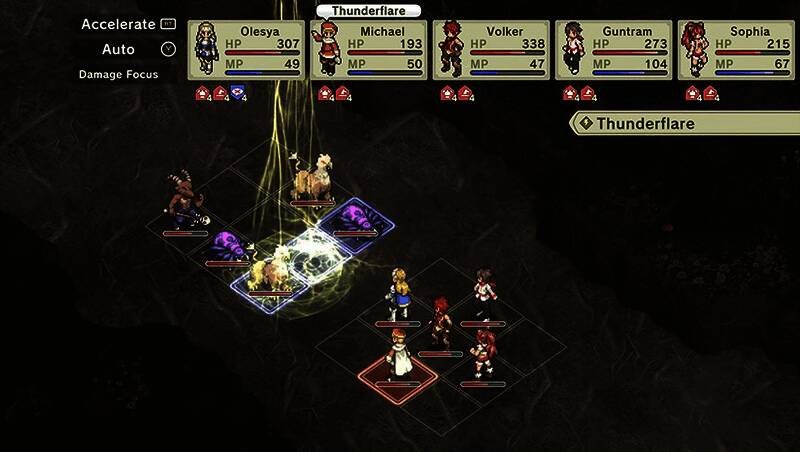The width and height of the screenshot is (800, 452).
Task: Select Olesya's party status panel
Action: (x=246, y=49)
